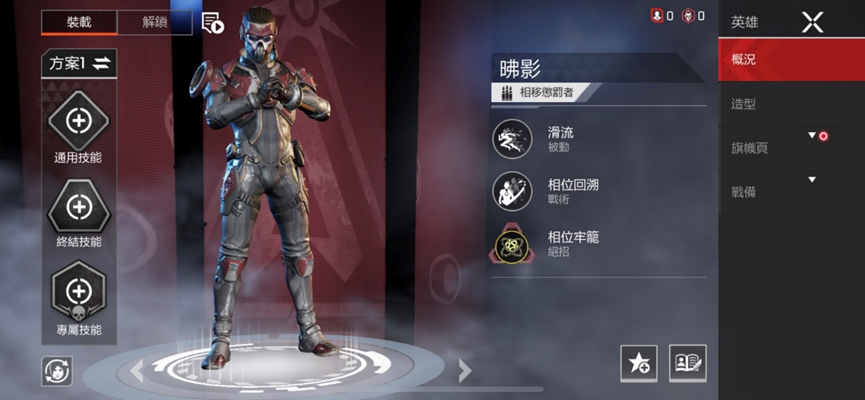
Task: View the 滑流 passive ability
Action: point(512,139)
